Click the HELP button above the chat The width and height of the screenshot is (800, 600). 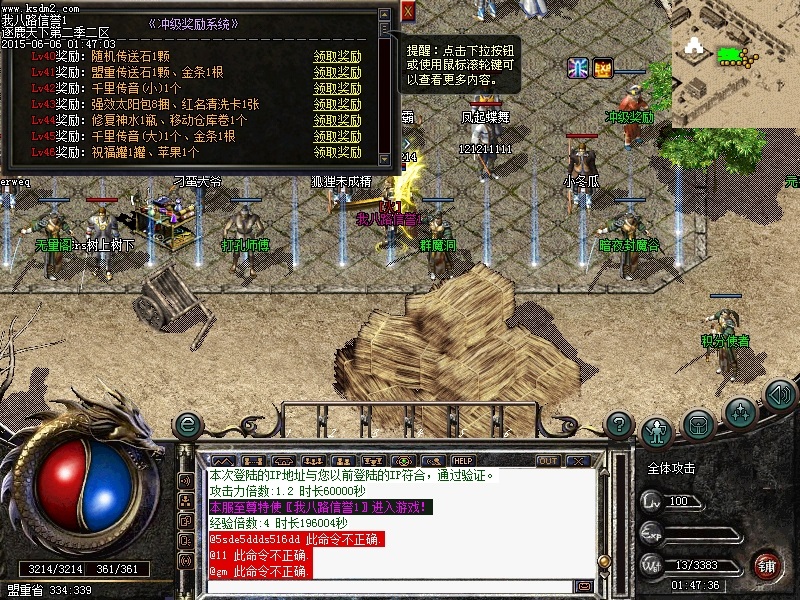(463, 460)
